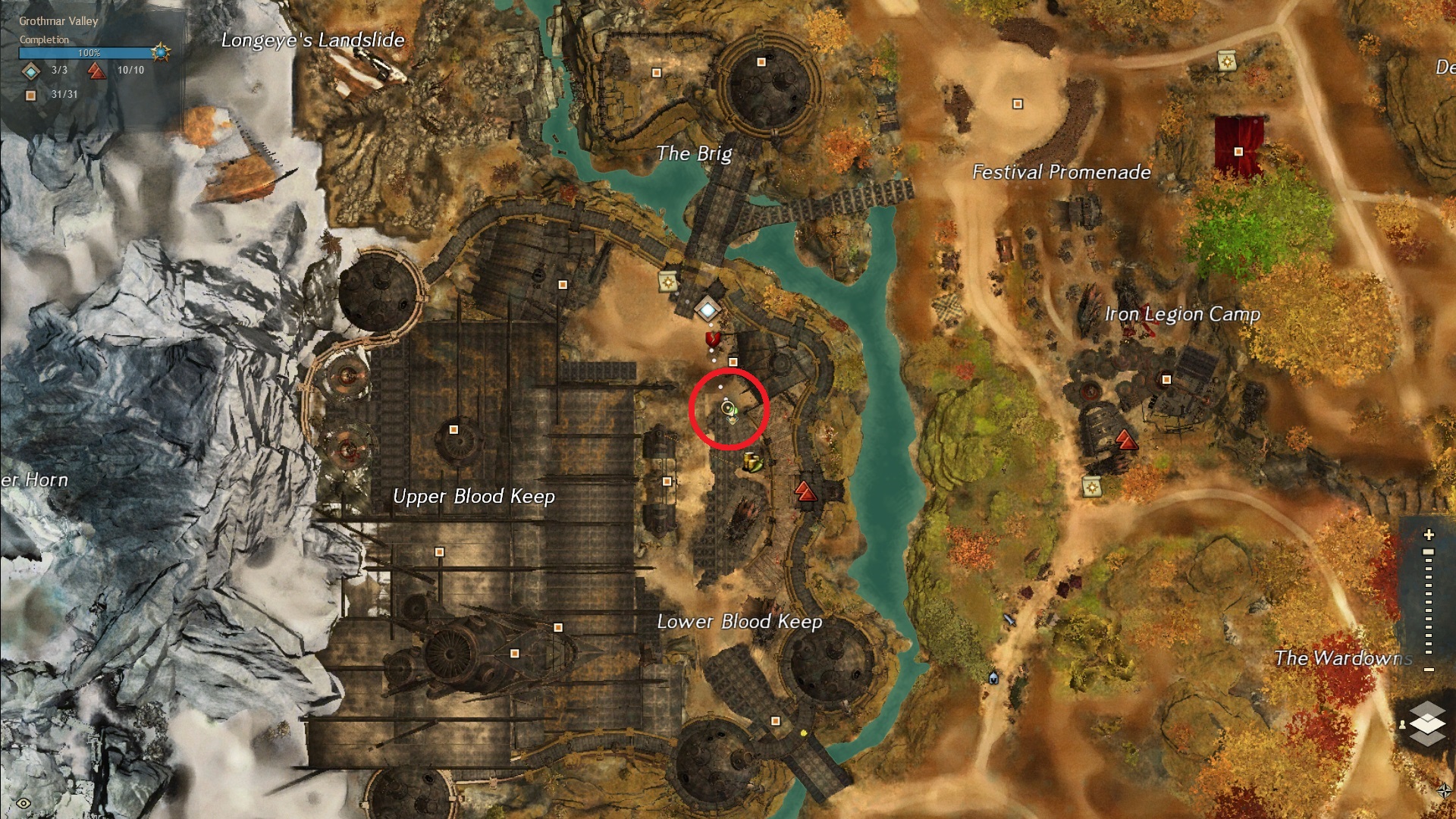Click the compass star icon in the corner
The width and height of the screenshot is (1456, 819).
point(1444,790)
